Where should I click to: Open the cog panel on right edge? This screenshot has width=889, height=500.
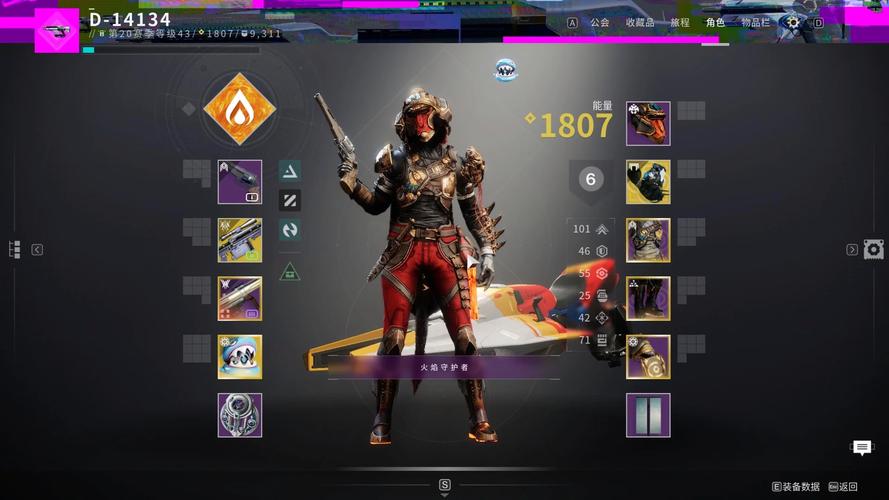(x=873, y=249)
